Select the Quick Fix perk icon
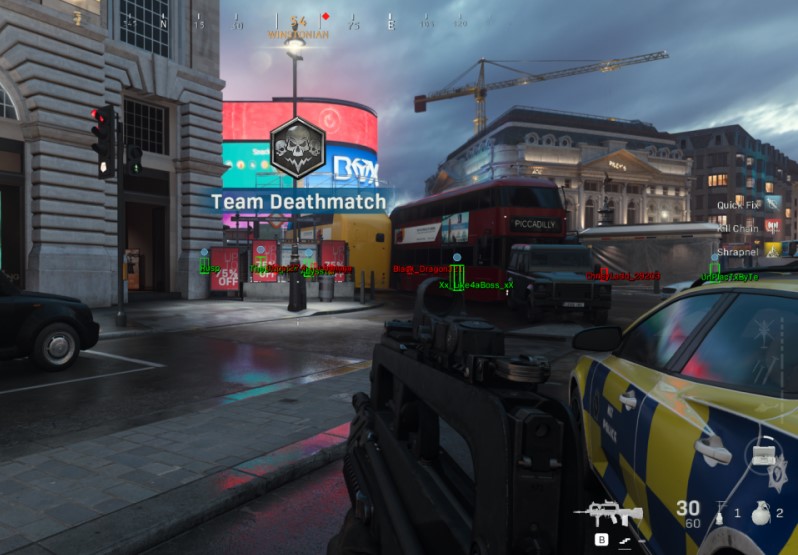 coord(772,204)
